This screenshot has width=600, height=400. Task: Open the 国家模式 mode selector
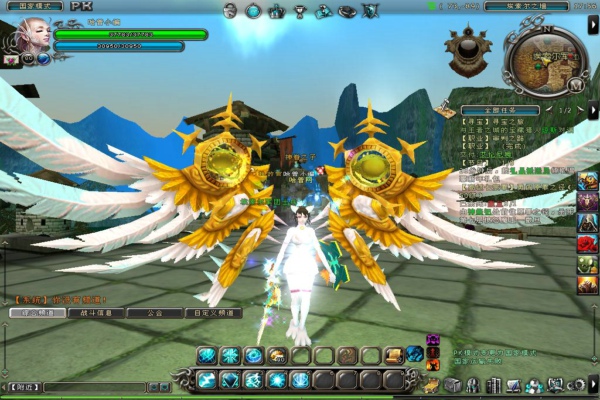(33, 6)
